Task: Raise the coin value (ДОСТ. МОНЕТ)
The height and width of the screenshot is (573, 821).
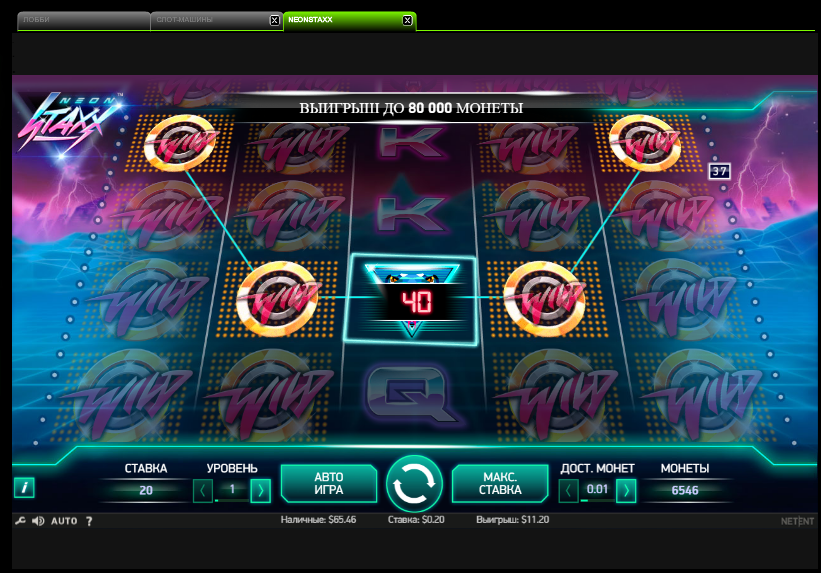Action: tap(626, 490)
